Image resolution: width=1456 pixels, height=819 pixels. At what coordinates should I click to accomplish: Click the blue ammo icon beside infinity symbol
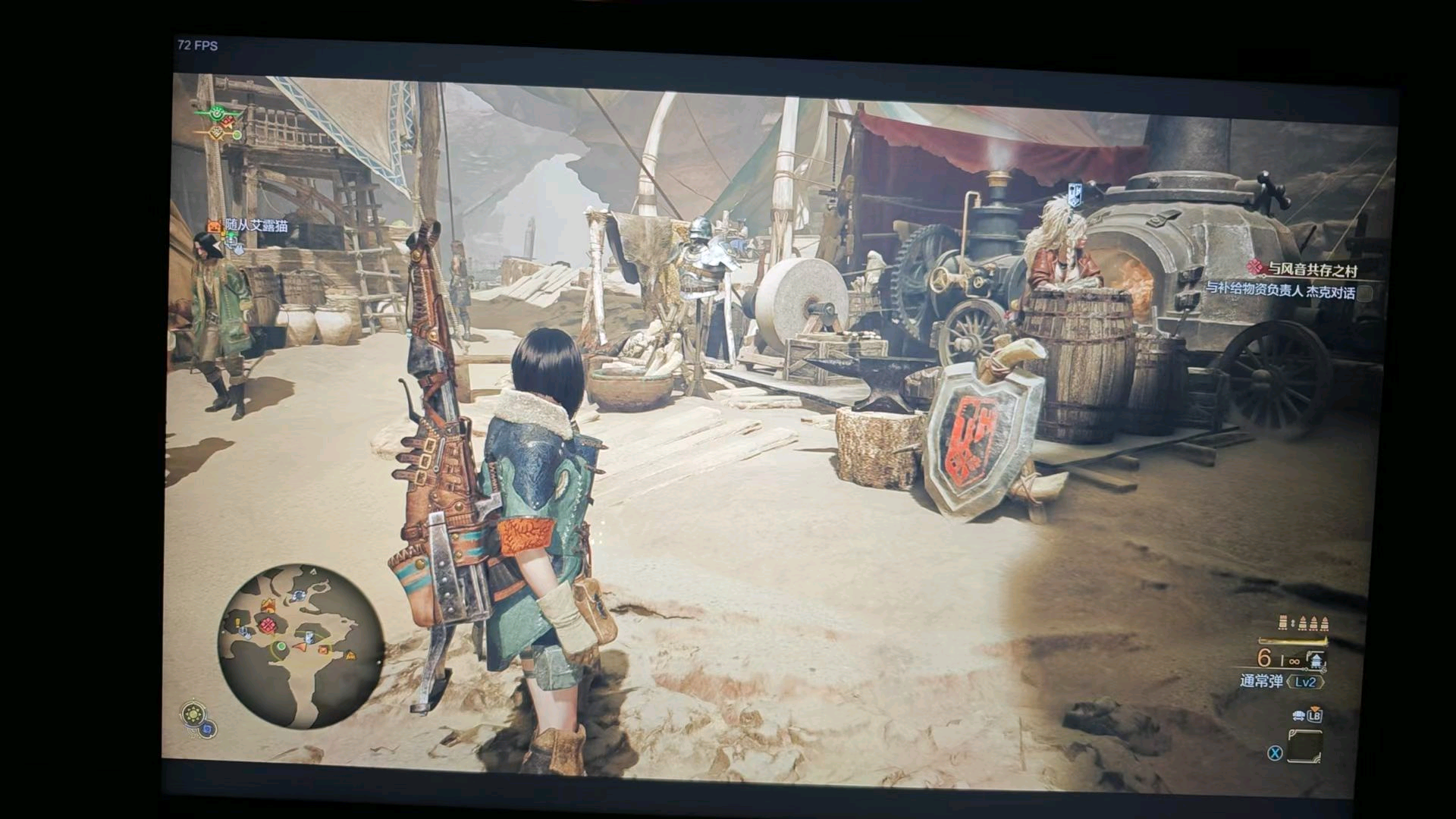pos(1316,661)
